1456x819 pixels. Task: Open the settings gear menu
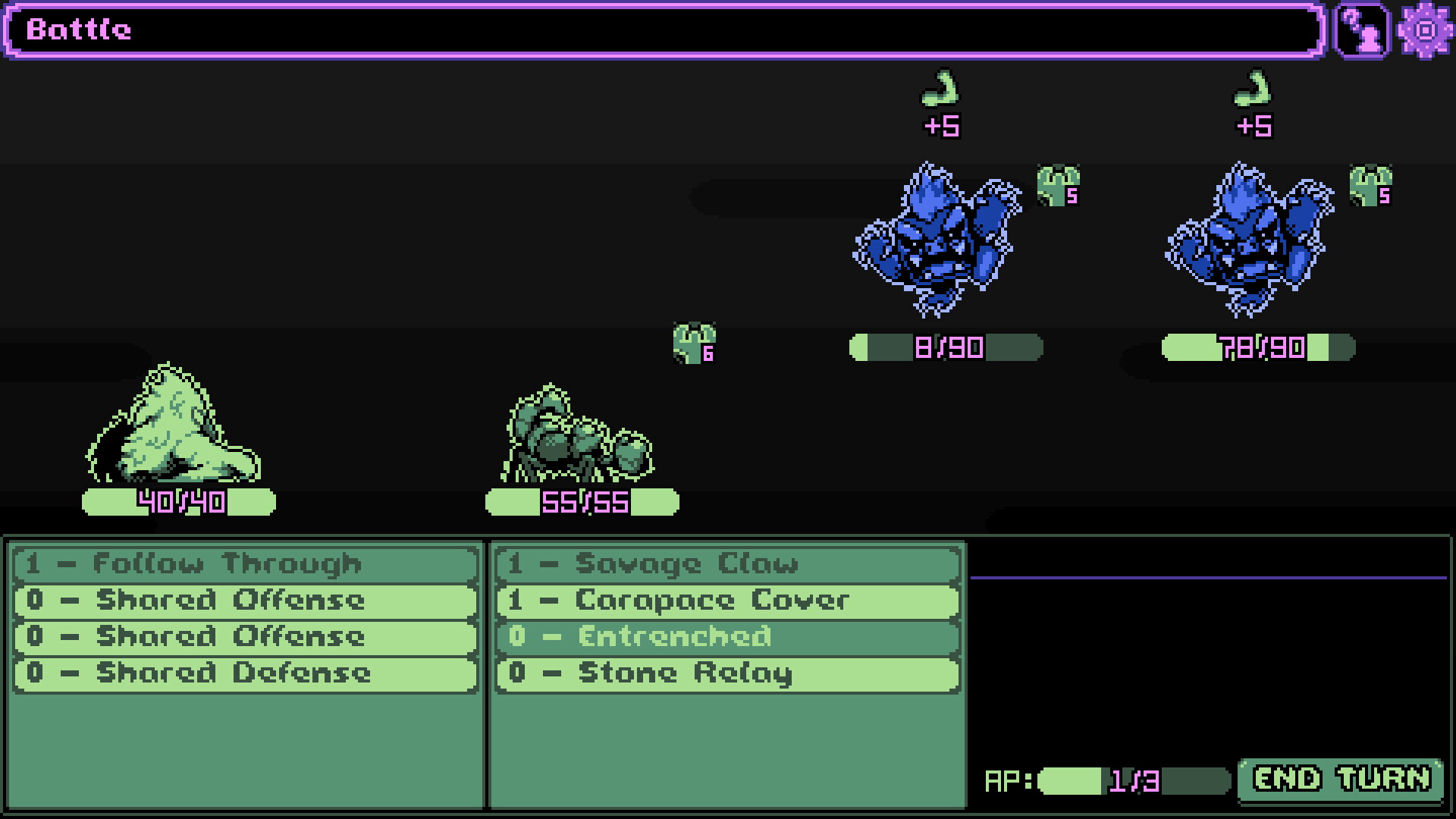tap(1425, 30)
